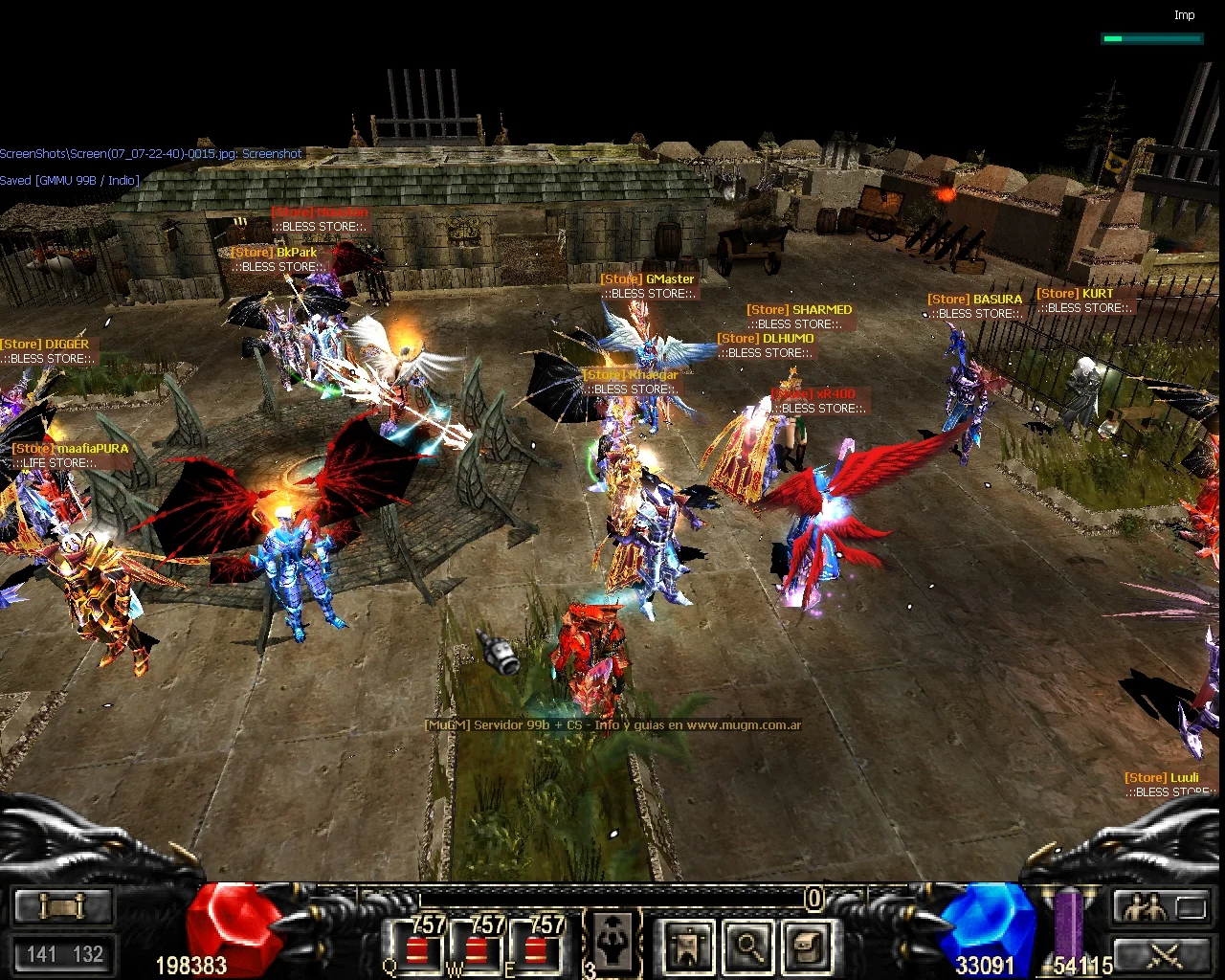Click the scroll button above the coordinates
This screenshot has width=1225, height=980.
coord(63,906)
